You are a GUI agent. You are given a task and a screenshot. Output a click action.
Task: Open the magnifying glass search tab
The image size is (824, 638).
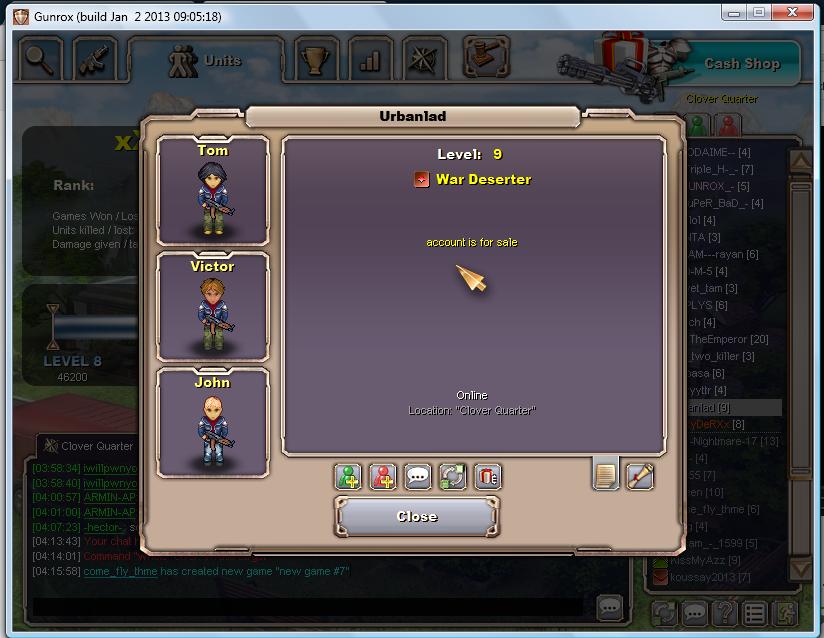[x=41, y=60]
